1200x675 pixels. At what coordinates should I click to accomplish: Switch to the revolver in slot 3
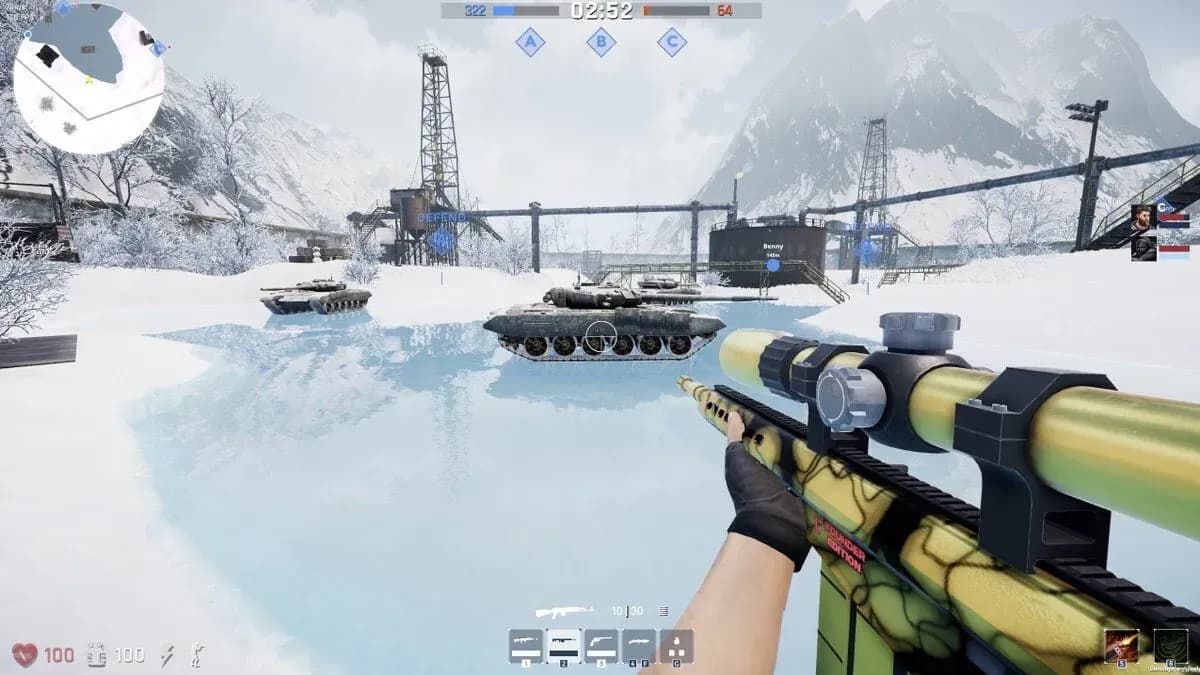pyautogui.click(x=601, y=645)
